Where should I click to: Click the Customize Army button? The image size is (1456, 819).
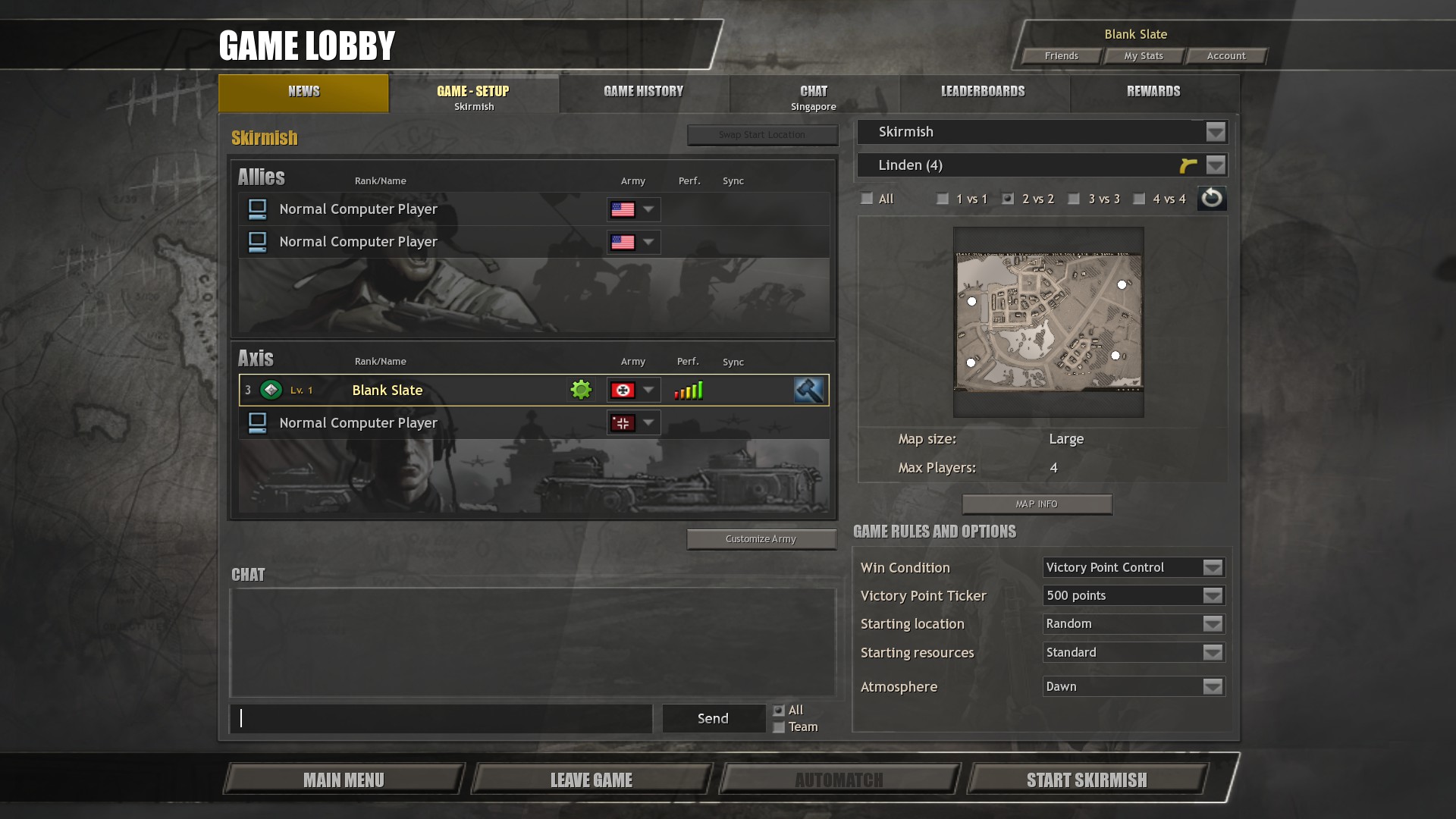click(761, 539)
